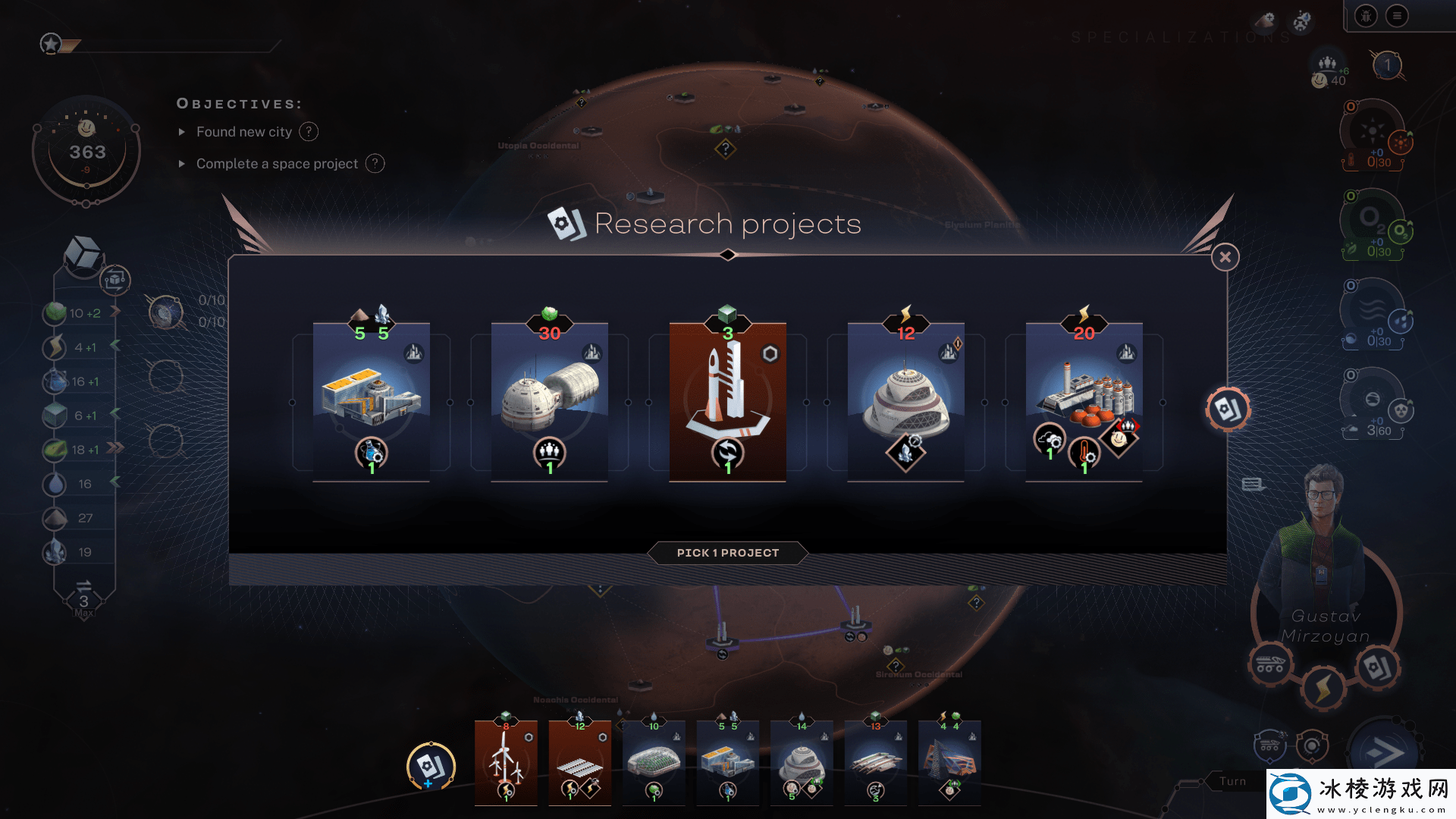The width and height of the screenshot is (1456, 819).
Task: Select the red rocket launch project card
Action: click(728, 402)
